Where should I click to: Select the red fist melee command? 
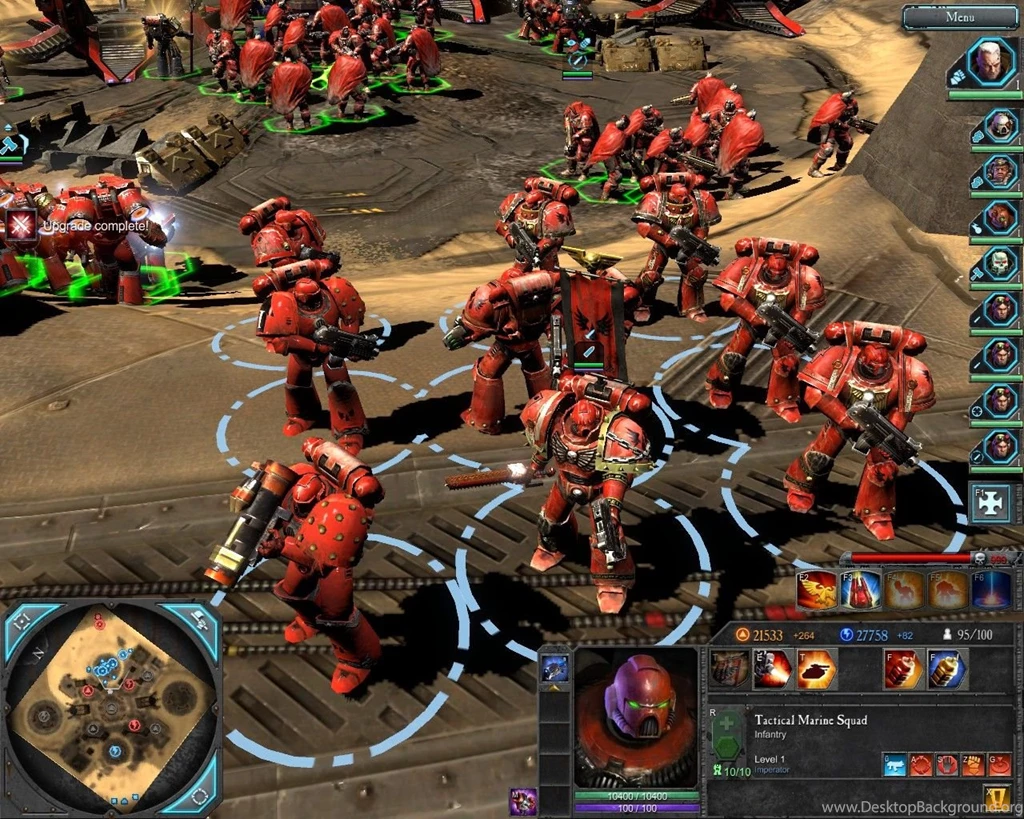pos(971,765)
